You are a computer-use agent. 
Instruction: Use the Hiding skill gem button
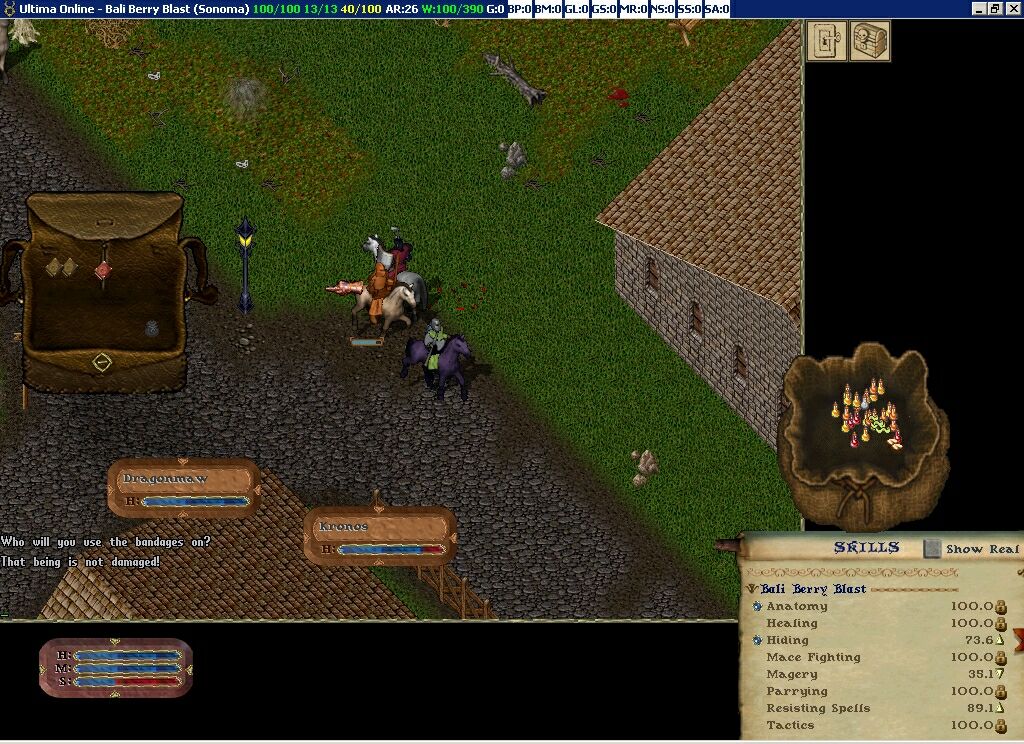pyautogui.click(x=758, y=640)
